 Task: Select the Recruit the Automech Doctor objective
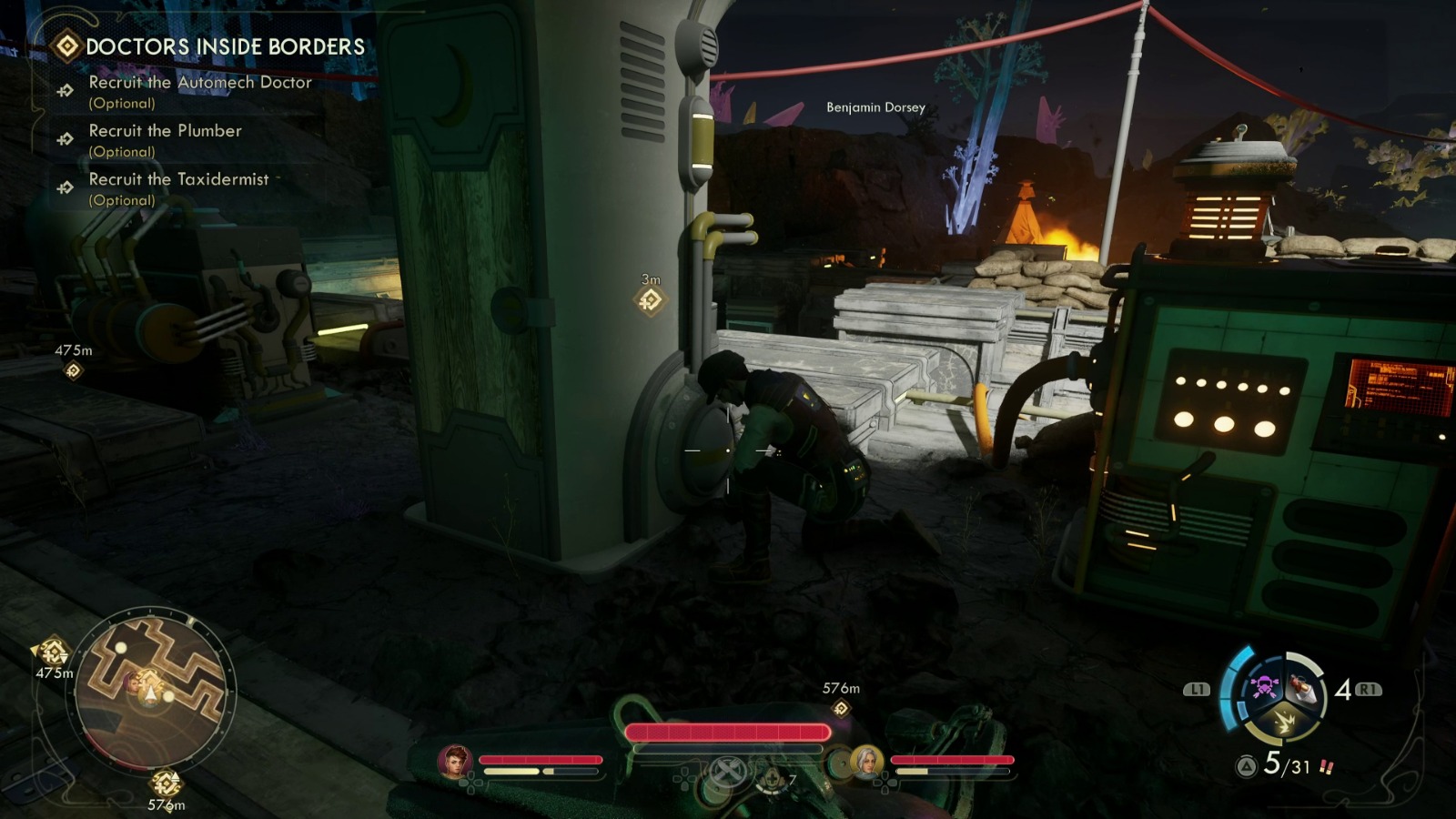coord(200,83)
